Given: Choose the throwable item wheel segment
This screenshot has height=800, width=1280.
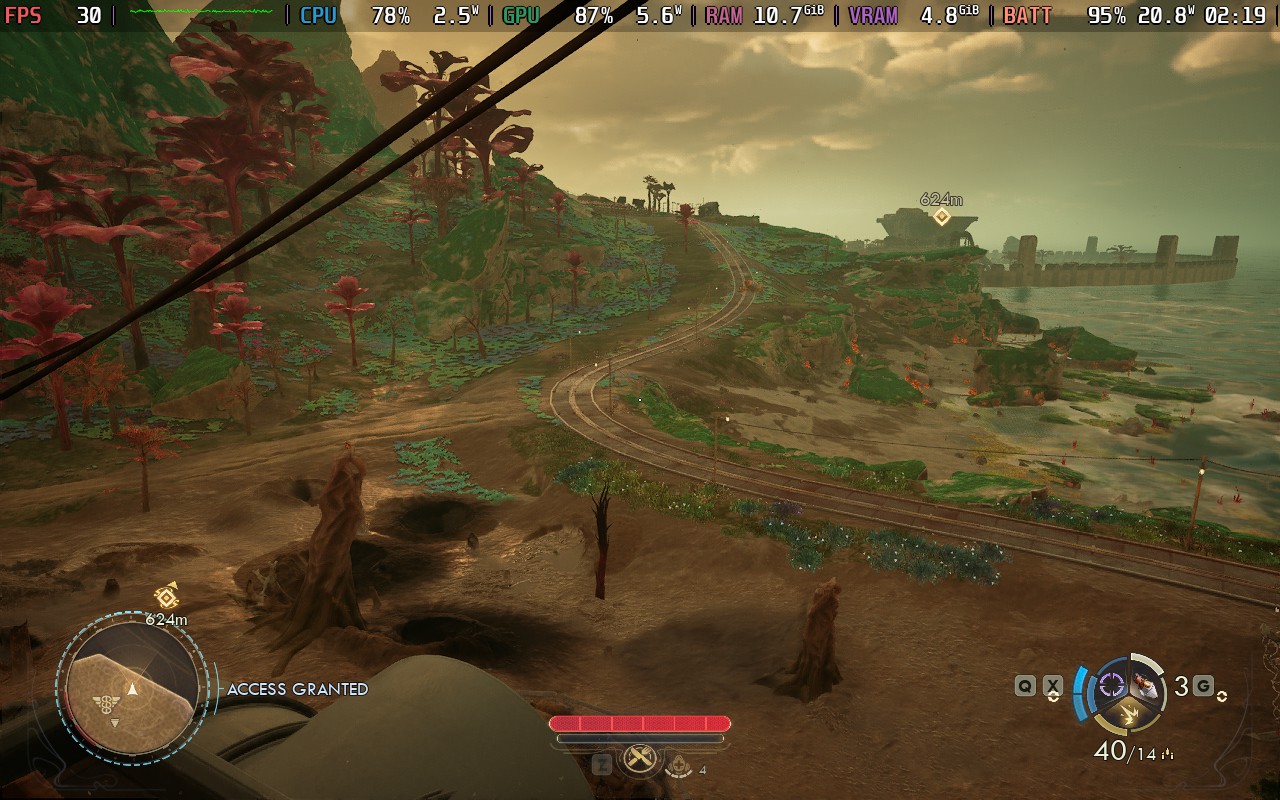Looking at the screenshot, I should pos(1147,684).
